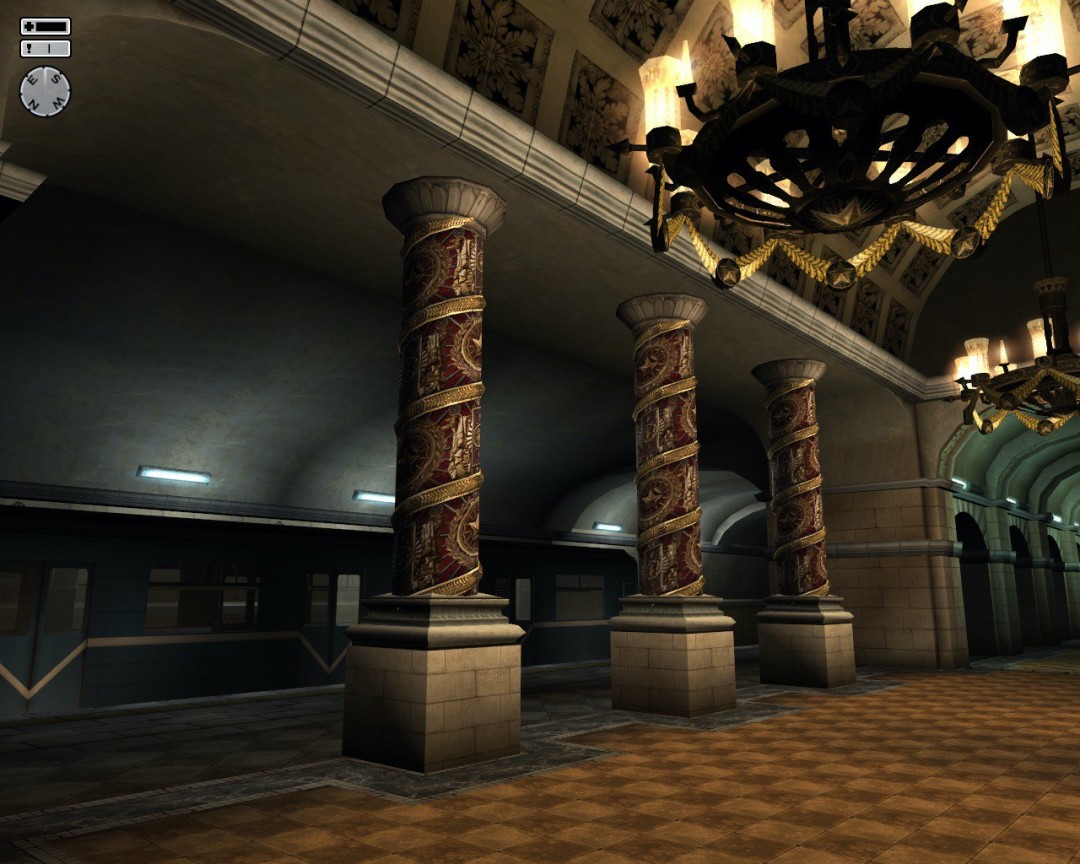The width and height of the screenshot is (1080, 864).
Task: Click the round compass dial
Action: [x=45, y=91]
